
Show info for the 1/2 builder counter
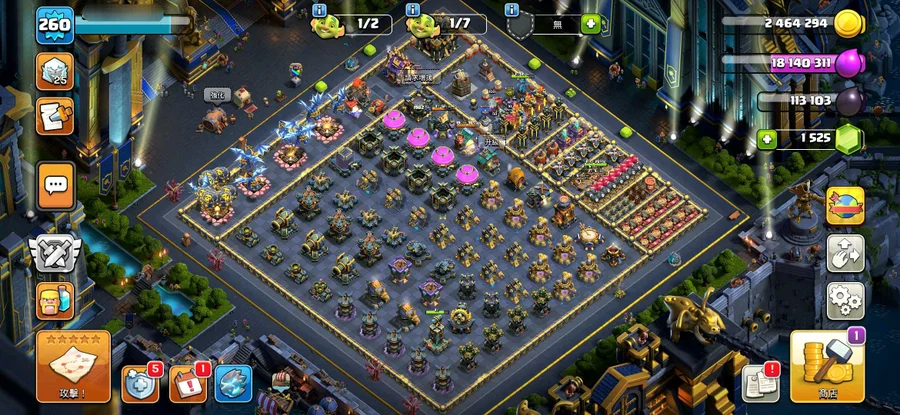click(x=320, y=10)
